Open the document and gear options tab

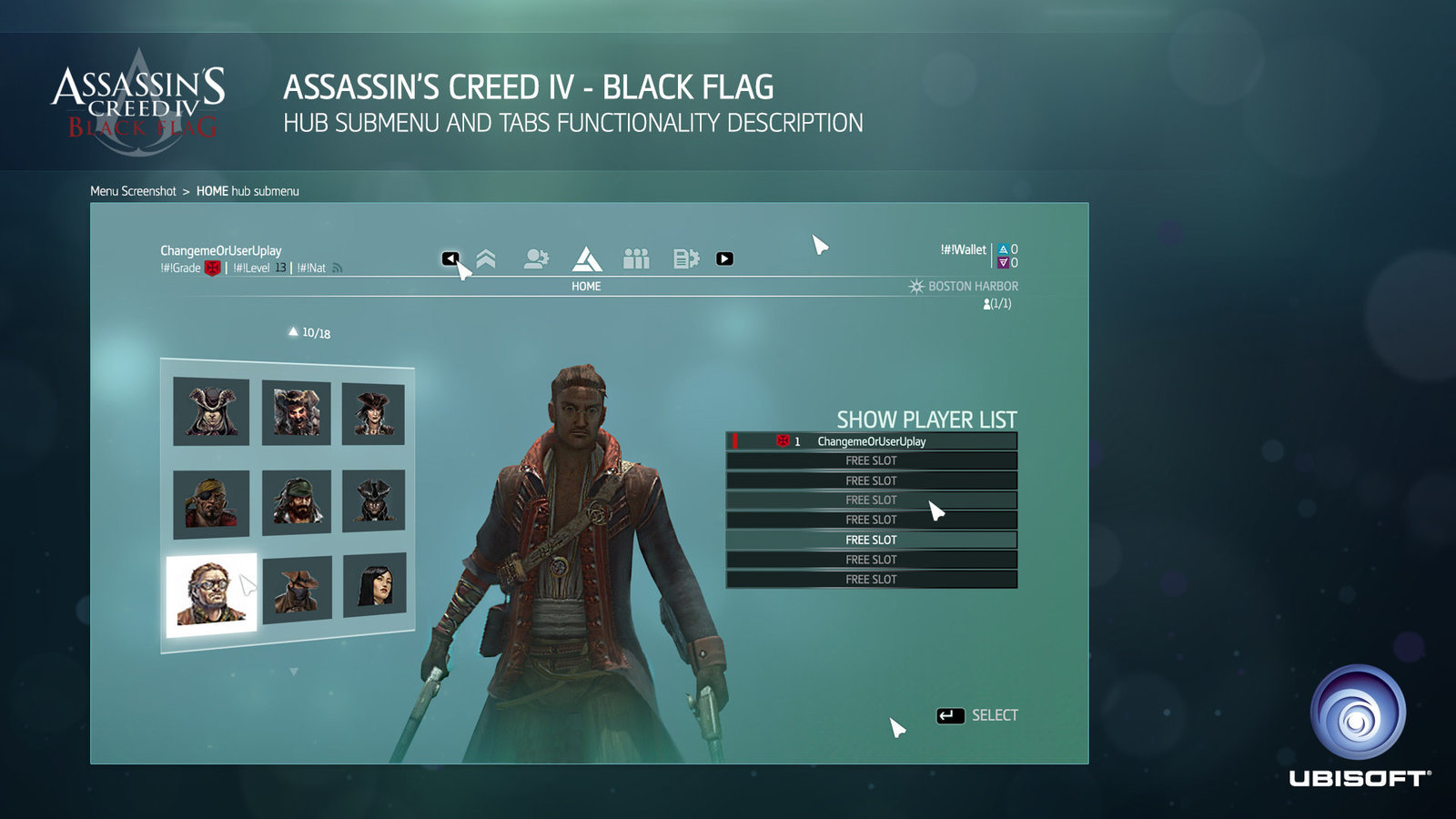pos(685,259)
